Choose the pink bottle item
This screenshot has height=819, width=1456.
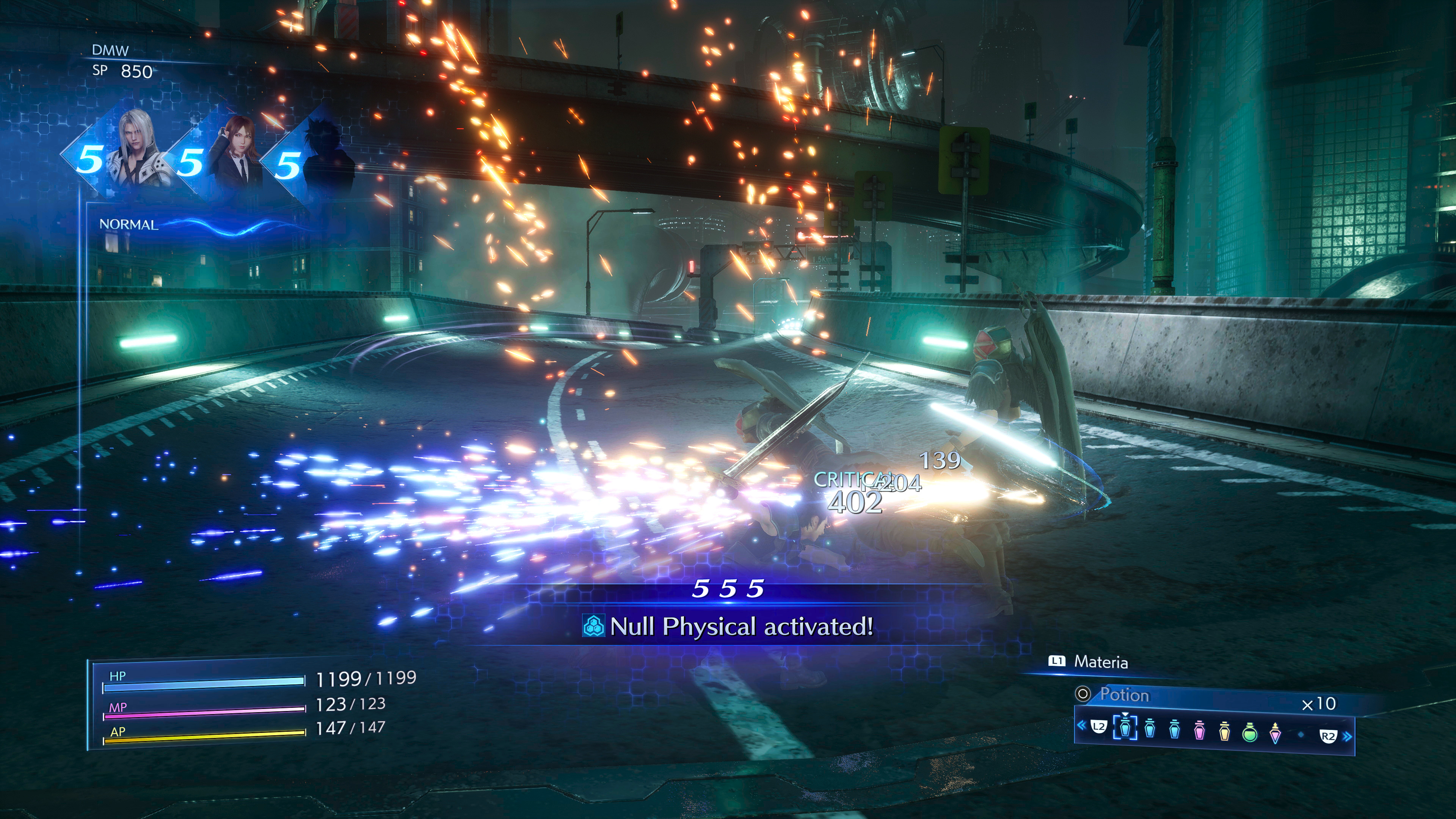point(1199,731)
